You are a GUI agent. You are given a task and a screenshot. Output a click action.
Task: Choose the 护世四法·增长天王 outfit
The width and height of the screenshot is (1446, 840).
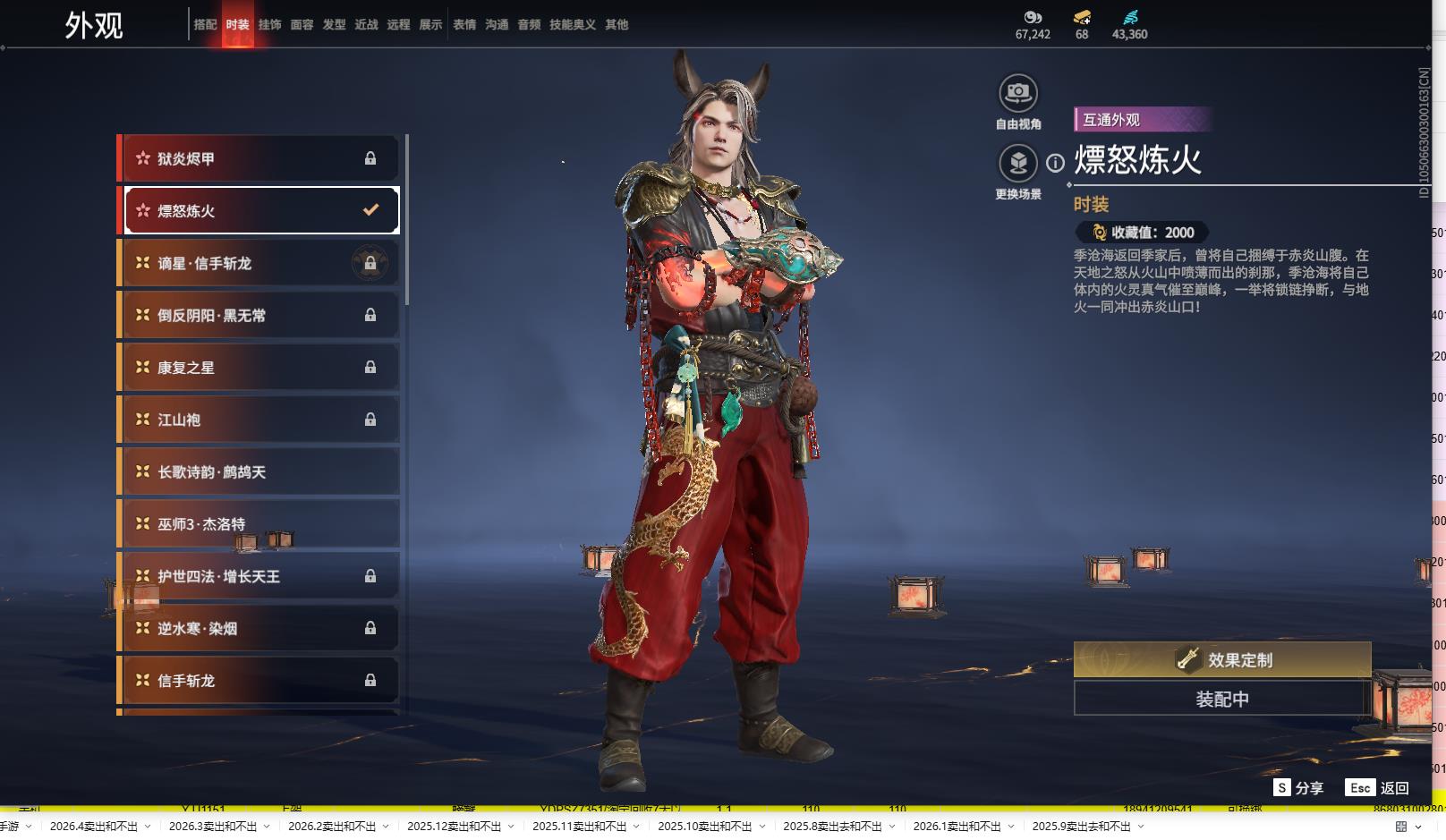pos(259,577)
